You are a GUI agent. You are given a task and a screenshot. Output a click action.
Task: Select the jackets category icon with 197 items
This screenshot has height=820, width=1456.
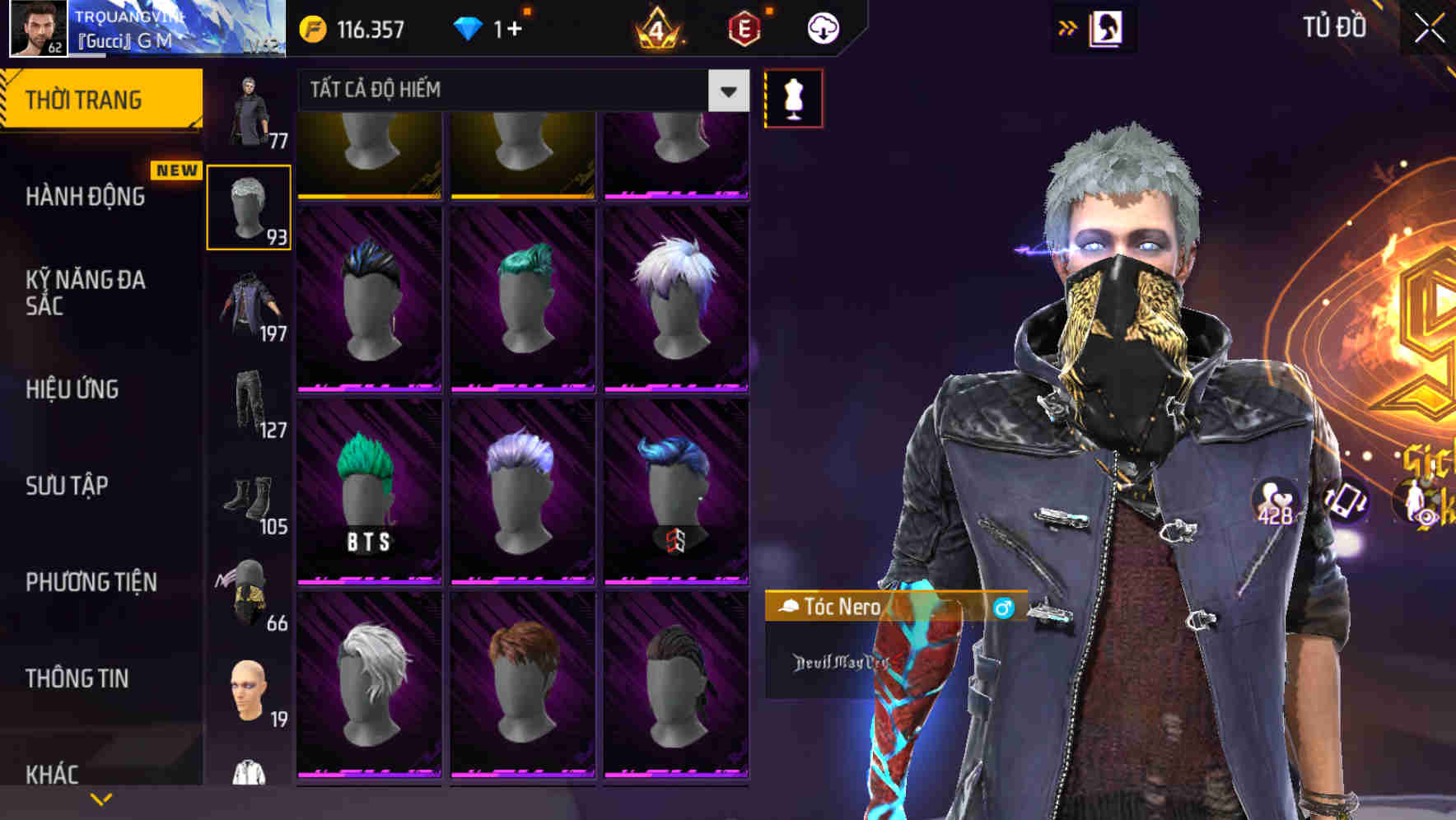click(x=249, y=305)
